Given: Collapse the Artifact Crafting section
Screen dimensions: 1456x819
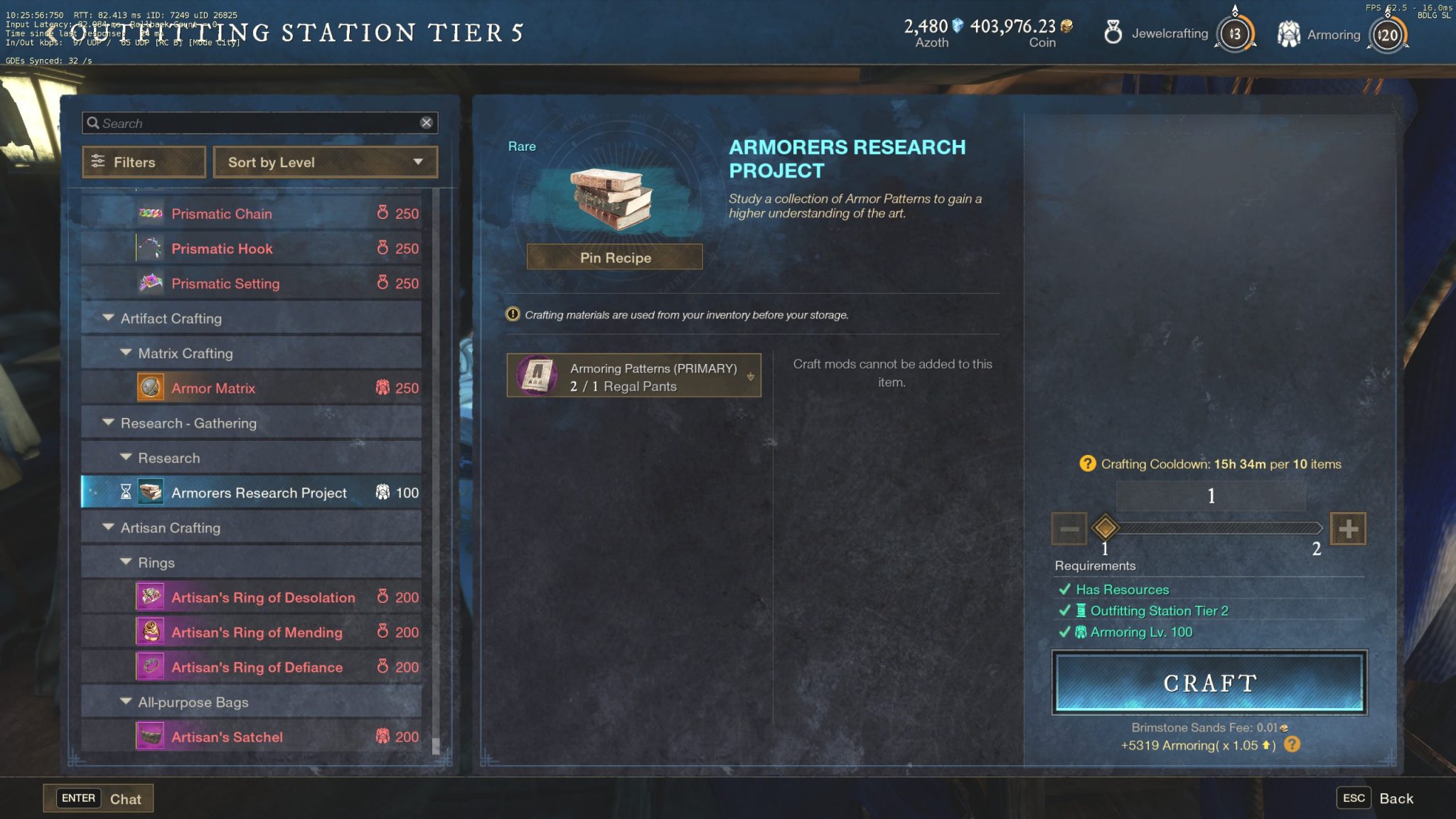Looking at the screenshot, I should click(108, 318).
